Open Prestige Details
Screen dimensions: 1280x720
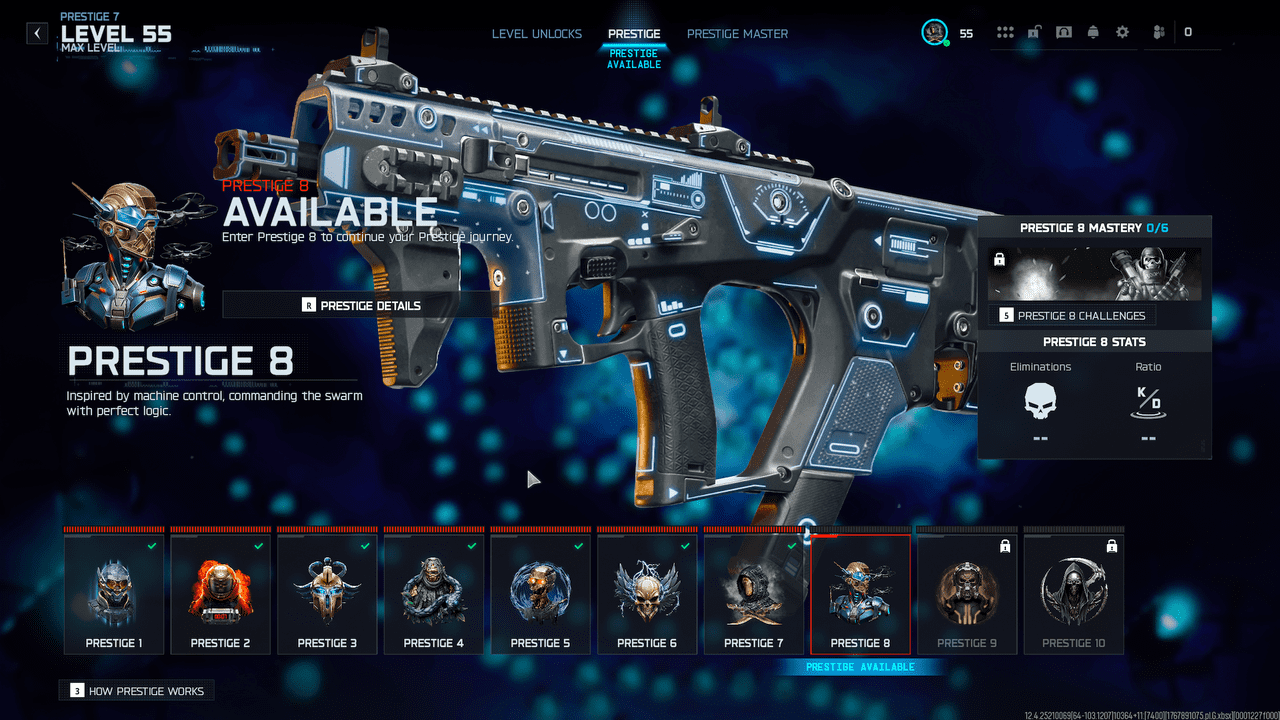[361, 305]
